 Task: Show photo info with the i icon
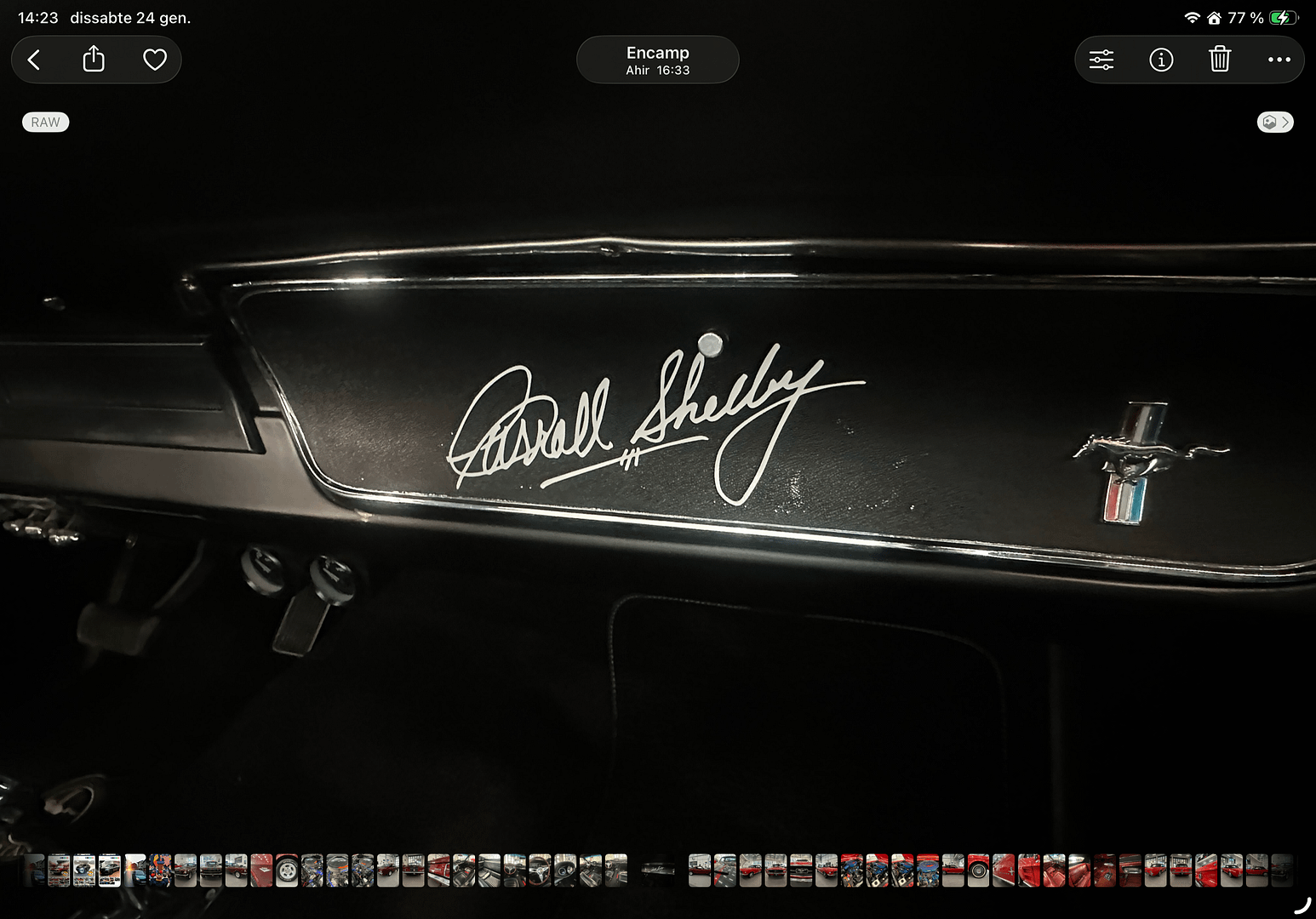(x=1161, y=60)
